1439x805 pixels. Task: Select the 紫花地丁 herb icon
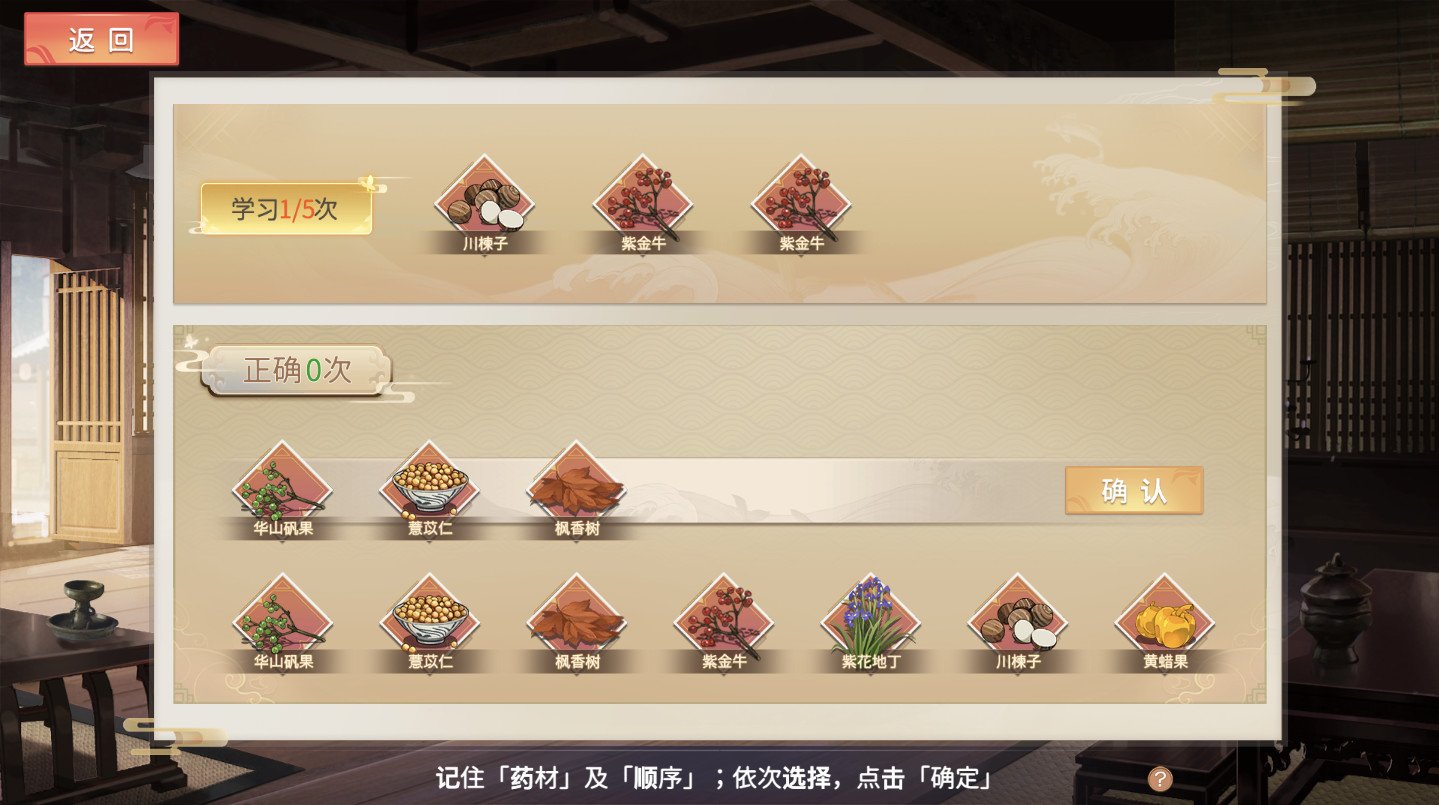tap(869, 617)
